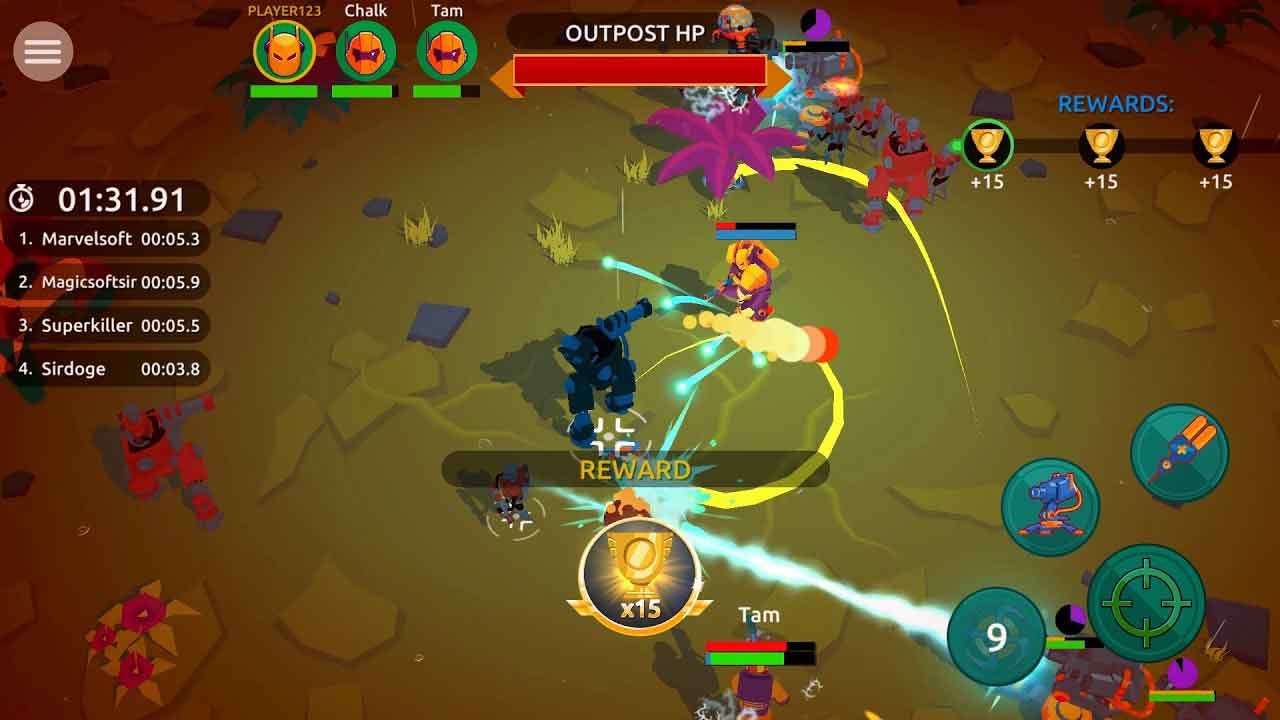Click the green-ringed first reward trophy
Screen dimensions: 1280x720
[987, 146]
